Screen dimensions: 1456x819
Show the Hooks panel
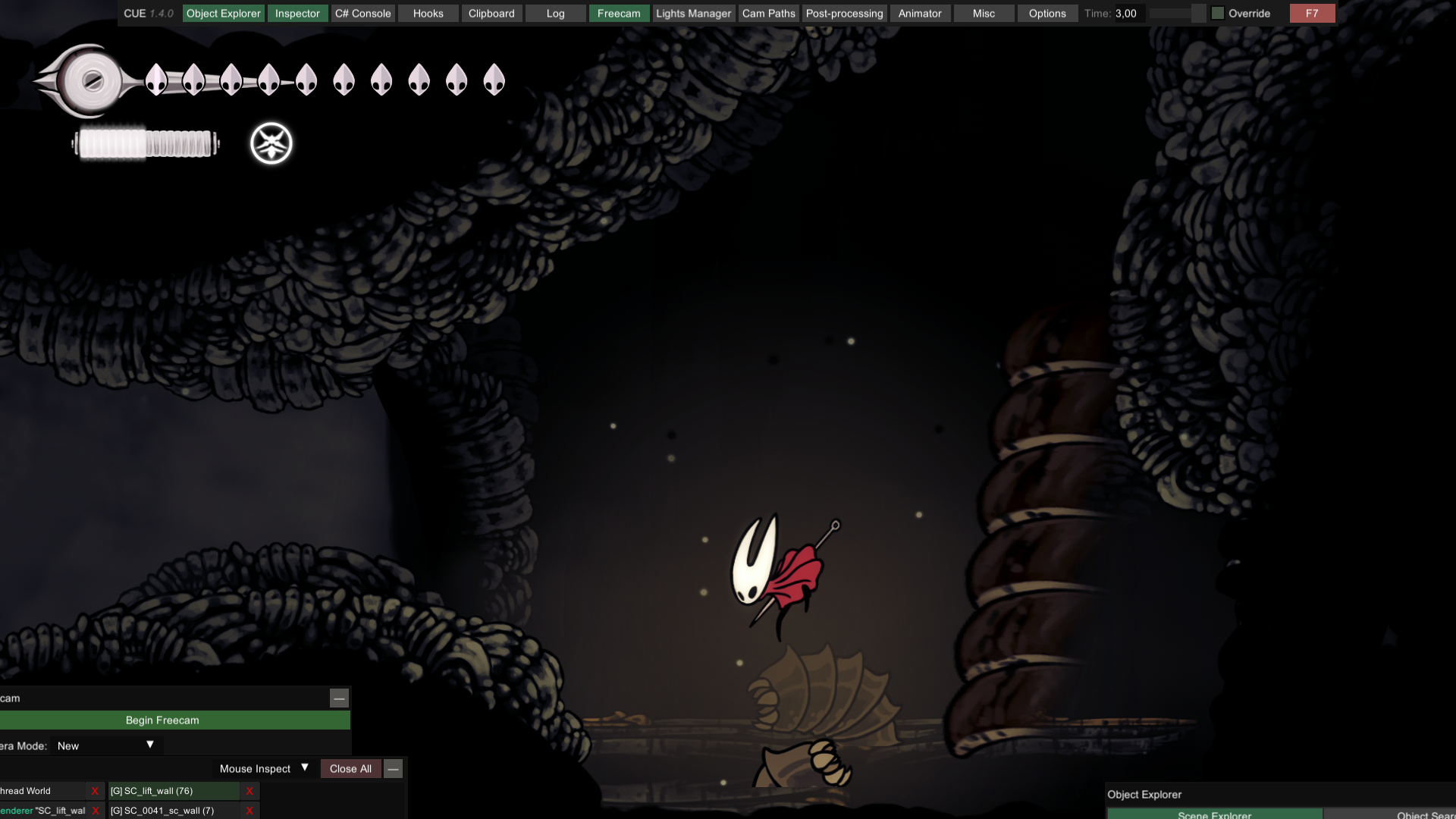pyautogui.click(x=428, y=14)
